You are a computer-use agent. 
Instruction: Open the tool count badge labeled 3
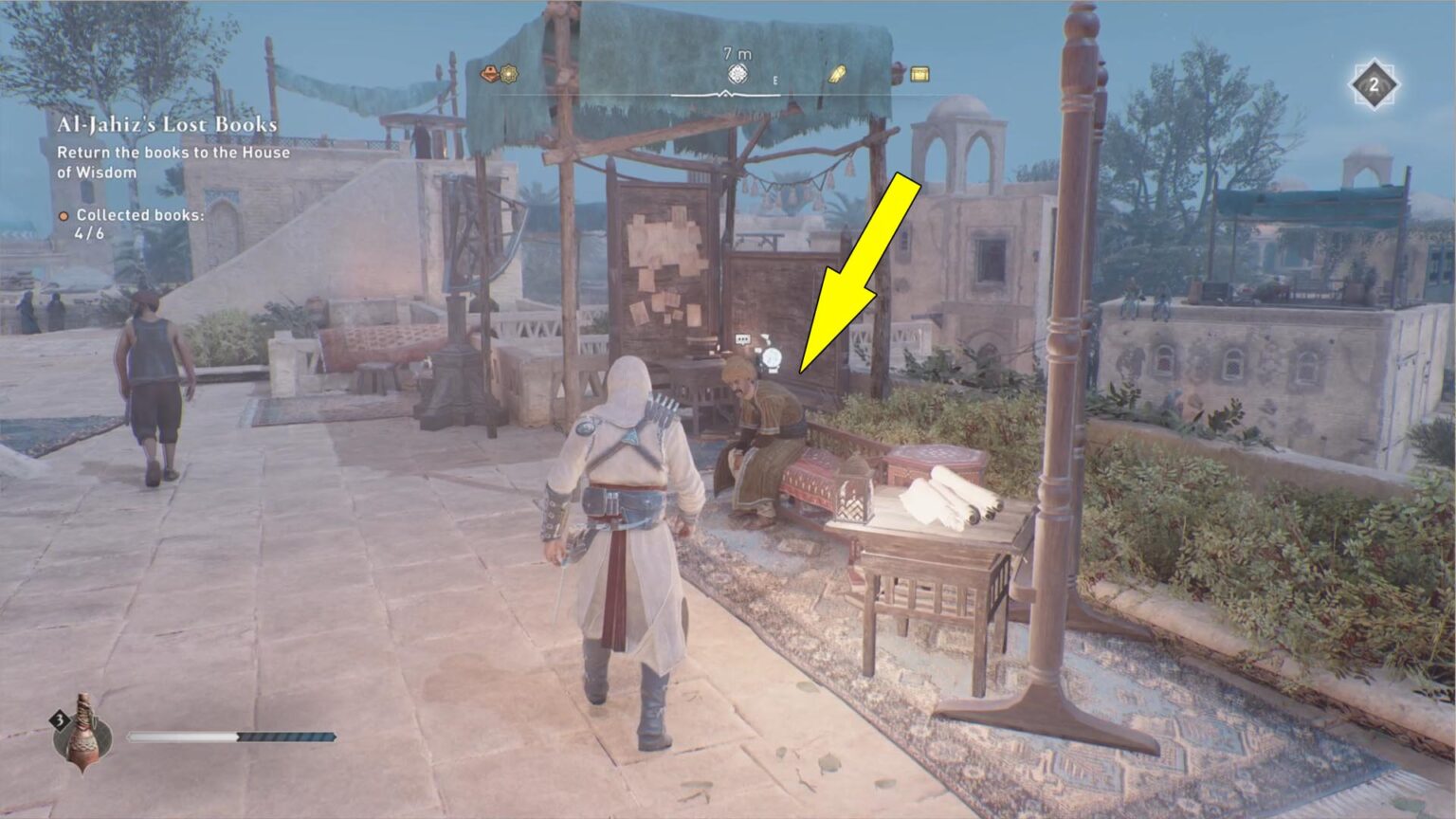pos(62,722)
